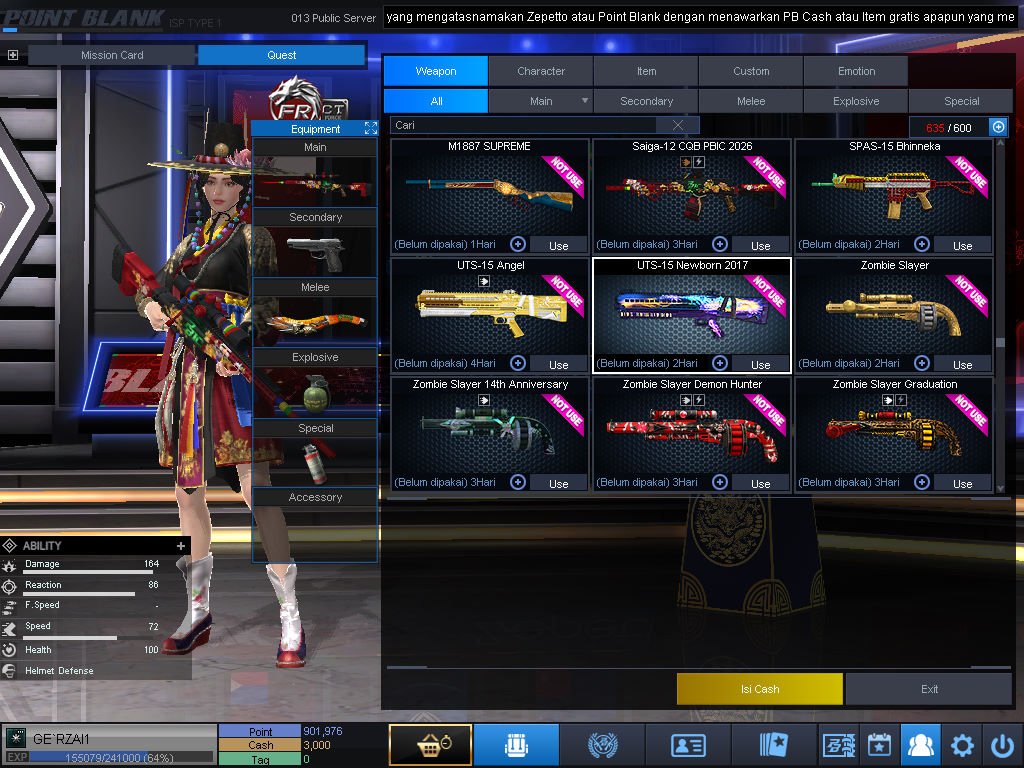Open the Mission Card tab
Screen dimensions: 1024x768
[x=112, y=55]
